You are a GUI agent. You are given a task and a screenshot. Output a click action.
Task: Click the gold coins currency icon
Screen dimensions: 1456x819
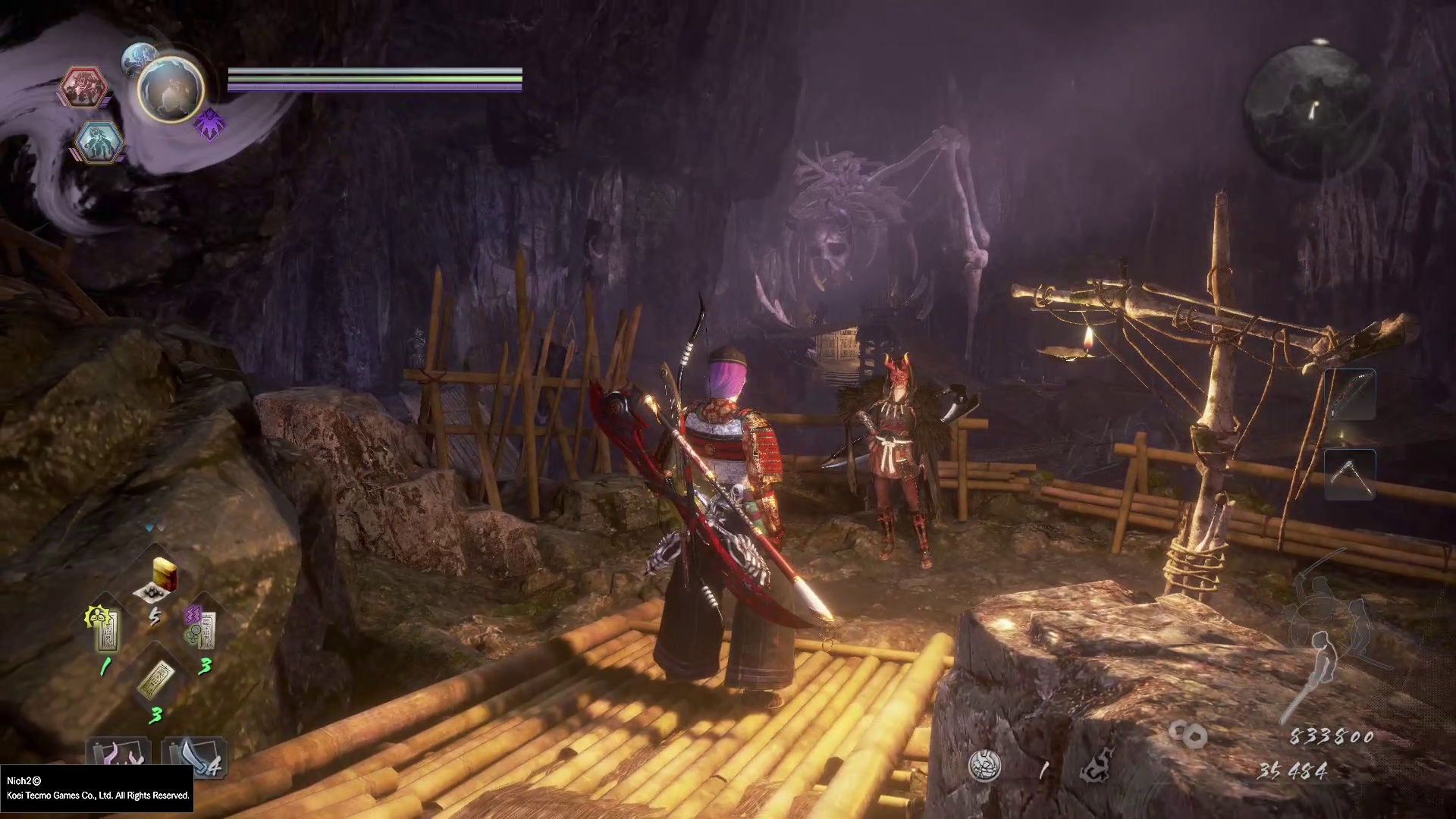pyautogui.click(x=1188, y=734)
